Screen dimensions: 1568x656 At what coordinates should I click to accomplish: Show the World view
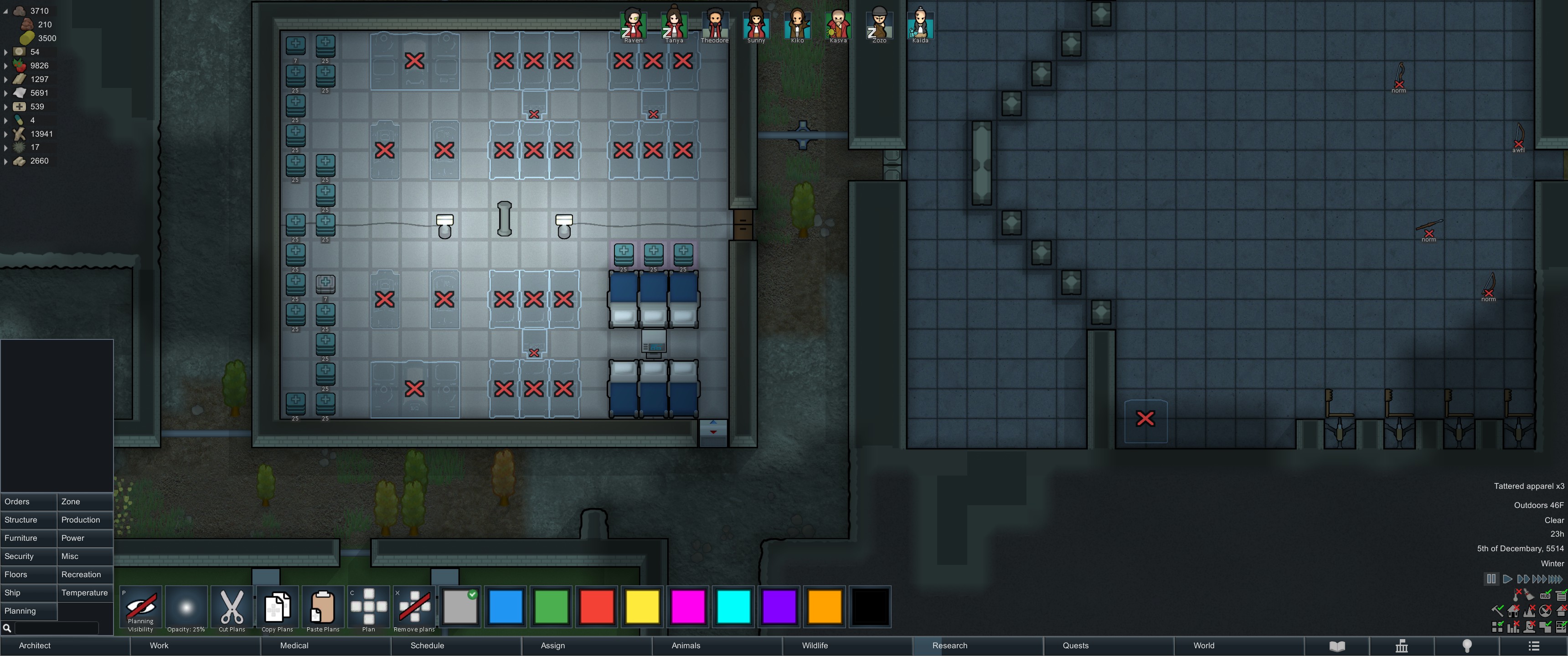1203,646
